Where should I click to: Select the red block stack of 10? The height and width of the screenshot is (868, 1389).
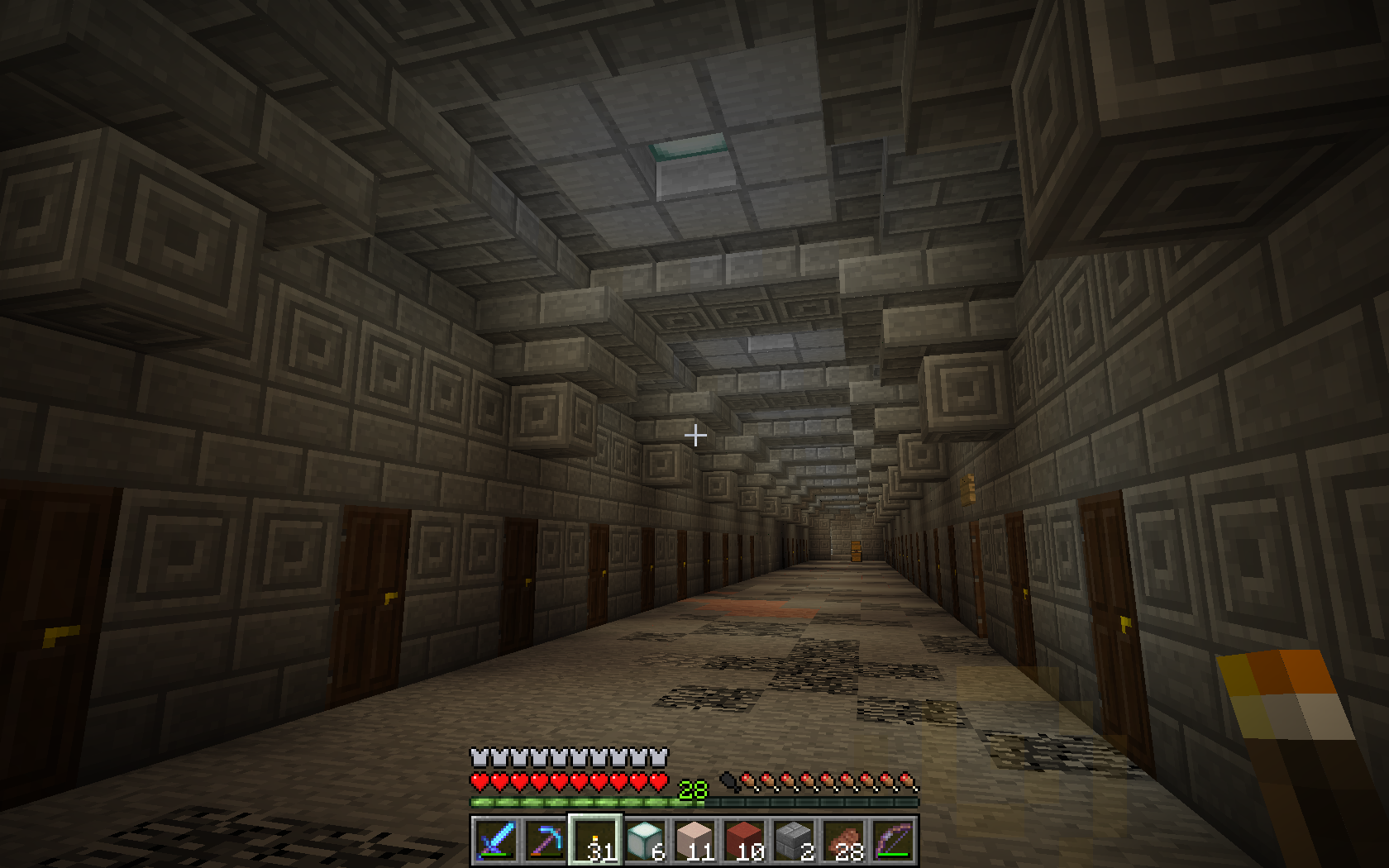coord(744,841)
